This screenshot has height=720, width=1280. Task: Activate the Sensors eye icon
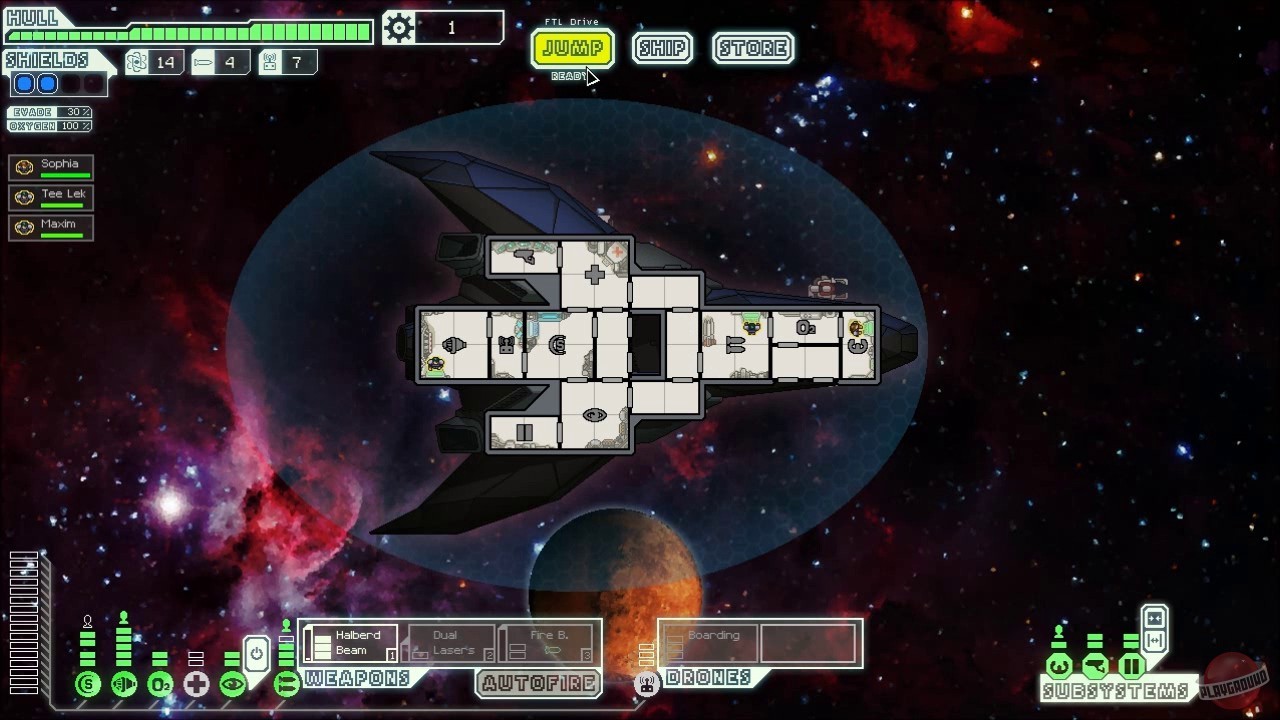point(232,684)
